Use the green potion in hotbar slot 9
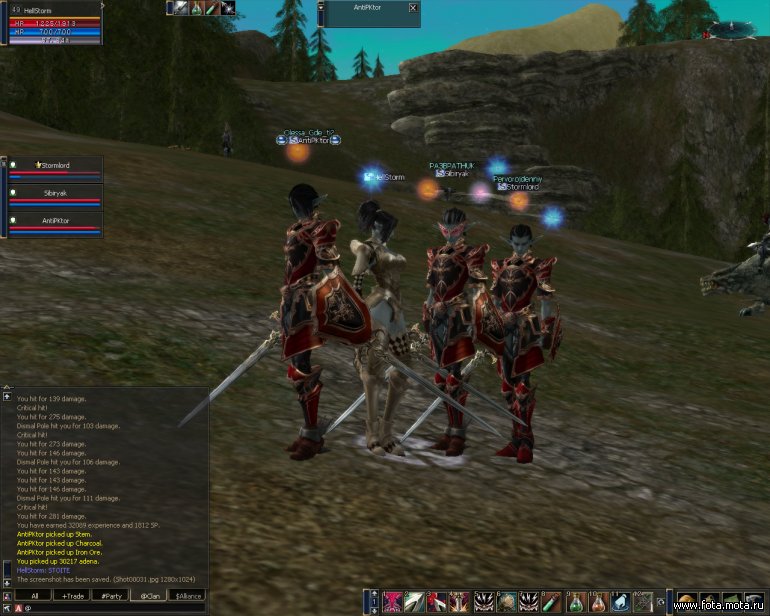 (x=576, y=603)
